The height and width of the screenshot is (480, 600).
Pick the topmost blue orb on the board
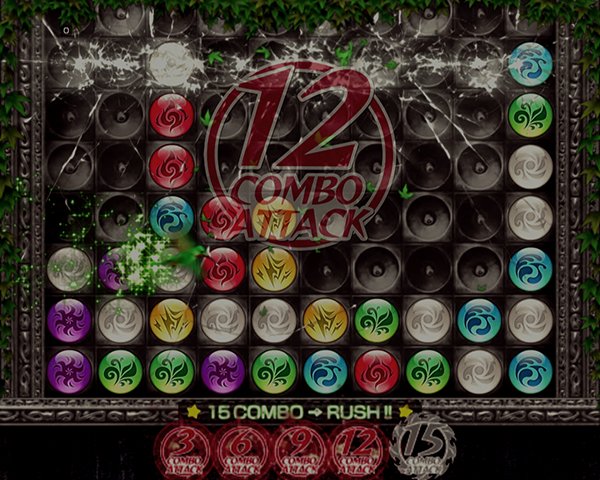tap(530, 63)
